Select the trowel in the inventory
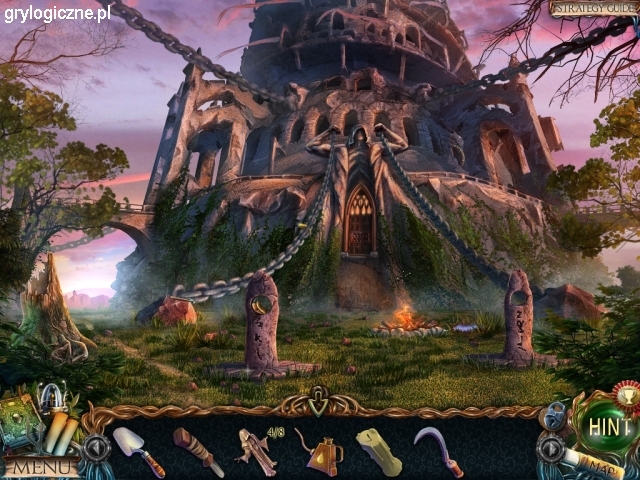 [x=137, y=450]
